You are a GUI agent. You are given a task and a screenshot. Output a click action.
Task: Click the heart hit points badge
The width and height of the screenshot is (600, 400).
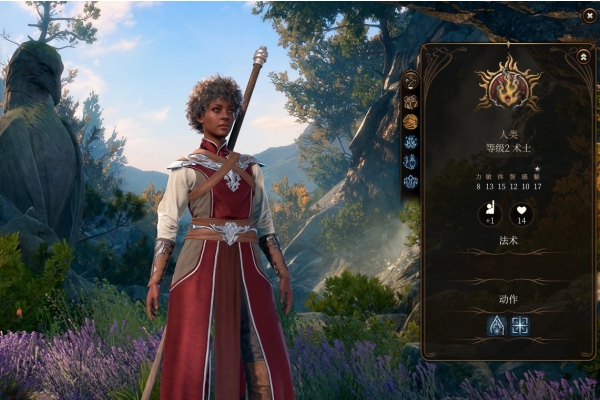521,214
